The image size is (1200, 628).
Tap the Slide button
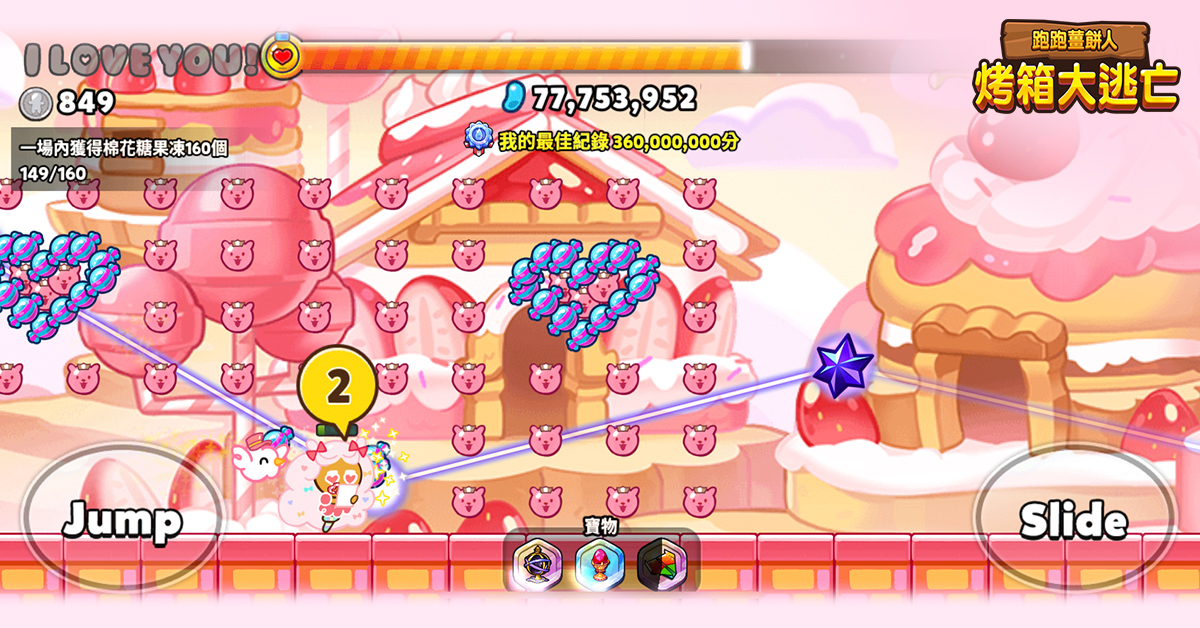tap(1074, 520)
